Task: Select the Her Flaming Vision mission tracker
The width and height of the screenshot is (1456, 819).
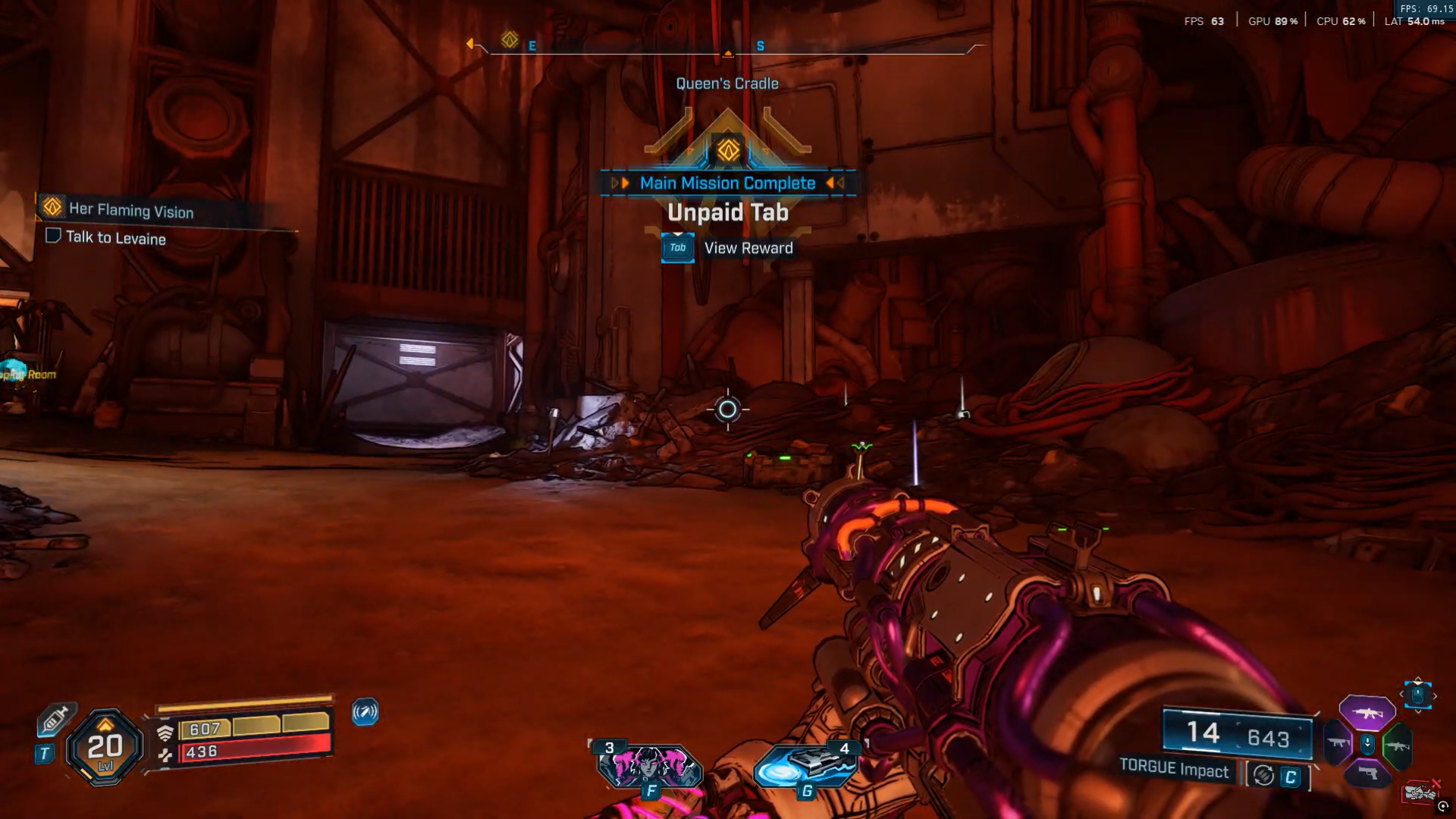Action: point(130,210)
